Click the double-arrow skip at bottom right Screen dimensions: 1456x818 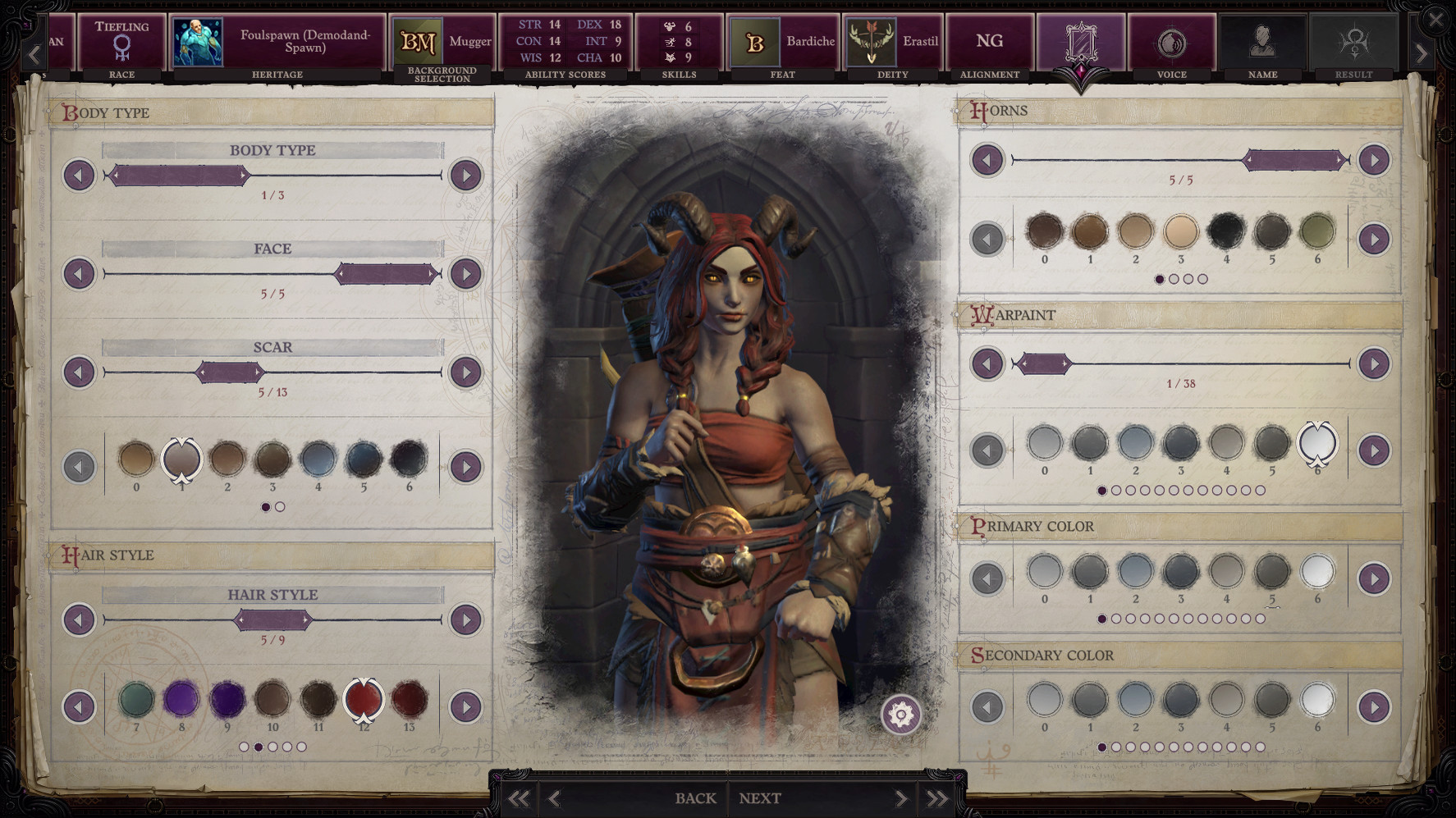[938, 797]
